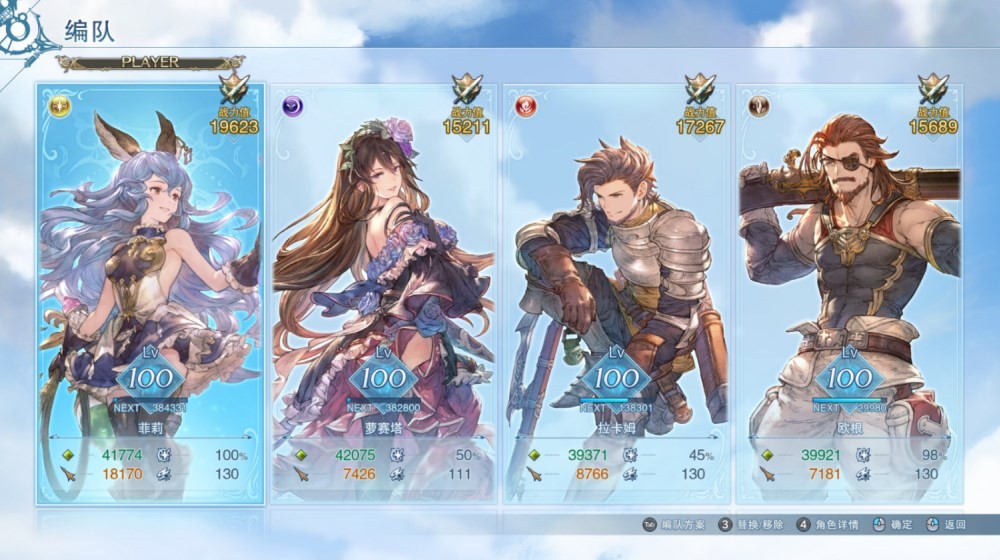
Task: Select the 欧根 party member card
Action: click(849, 290)
